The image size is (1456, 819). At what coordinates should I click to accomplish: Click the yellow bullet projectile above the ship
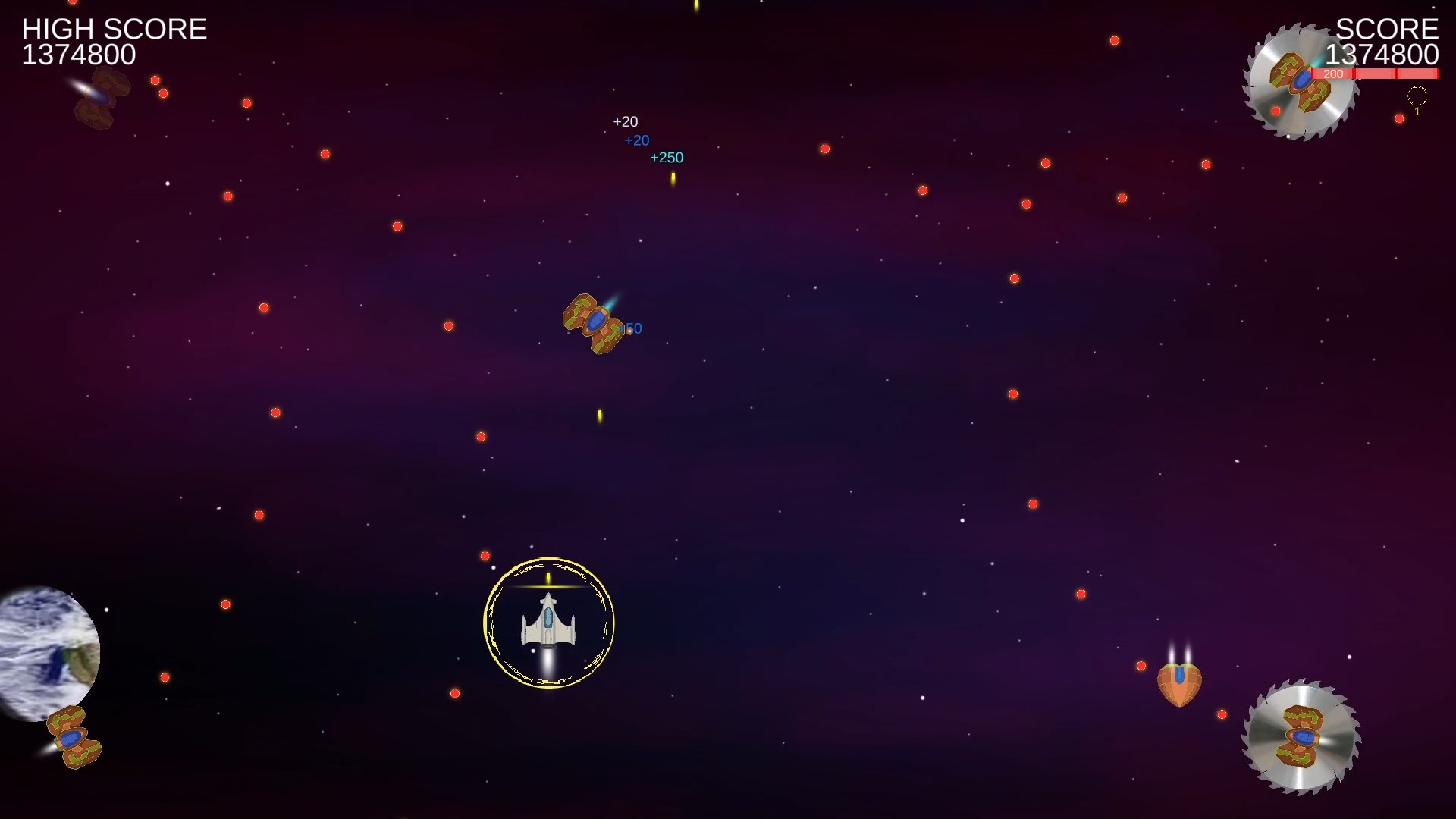click(548, 578)
